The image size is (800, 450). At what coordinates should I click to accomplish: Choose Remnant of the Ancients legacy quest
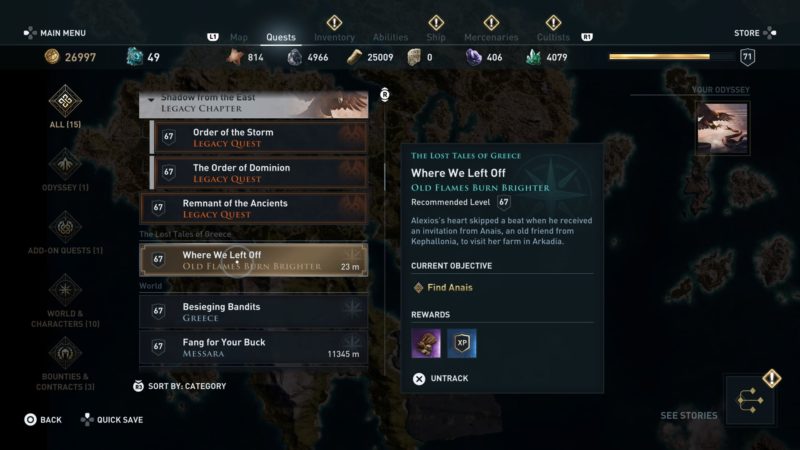pos(253,208)
